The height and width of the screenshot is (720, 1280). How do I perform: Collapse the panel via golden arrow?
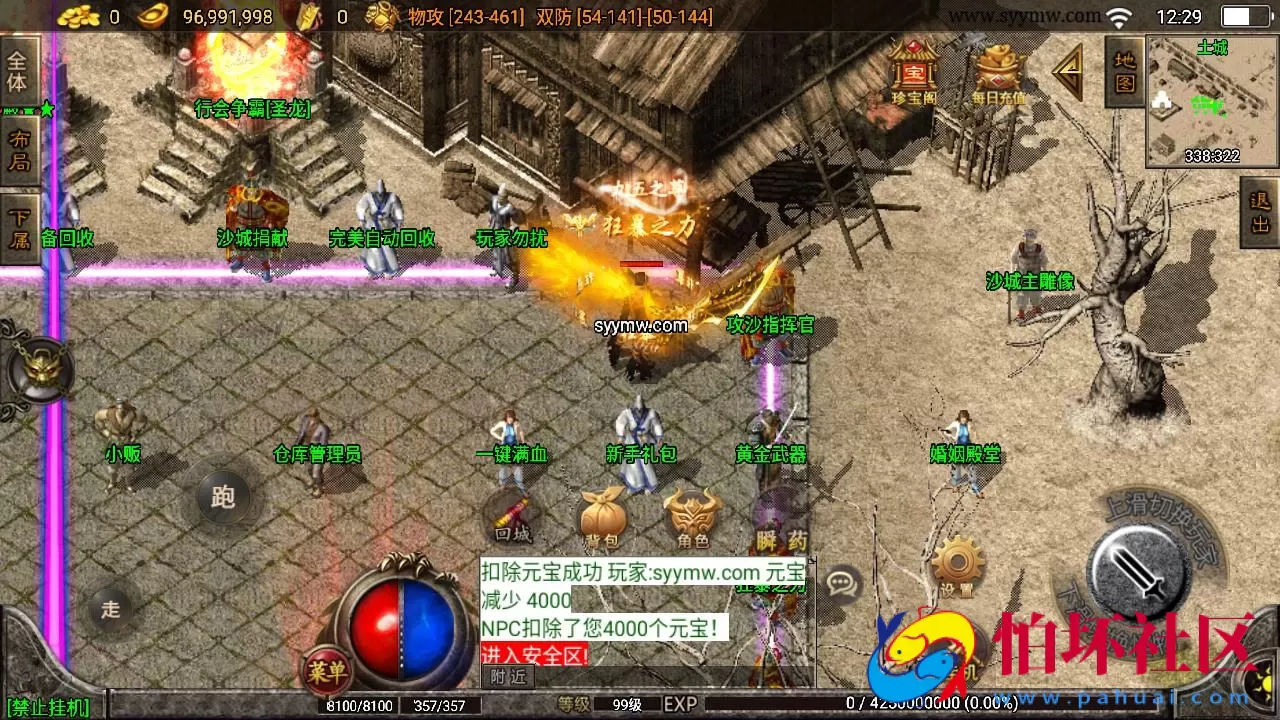tap(1067, 68)
